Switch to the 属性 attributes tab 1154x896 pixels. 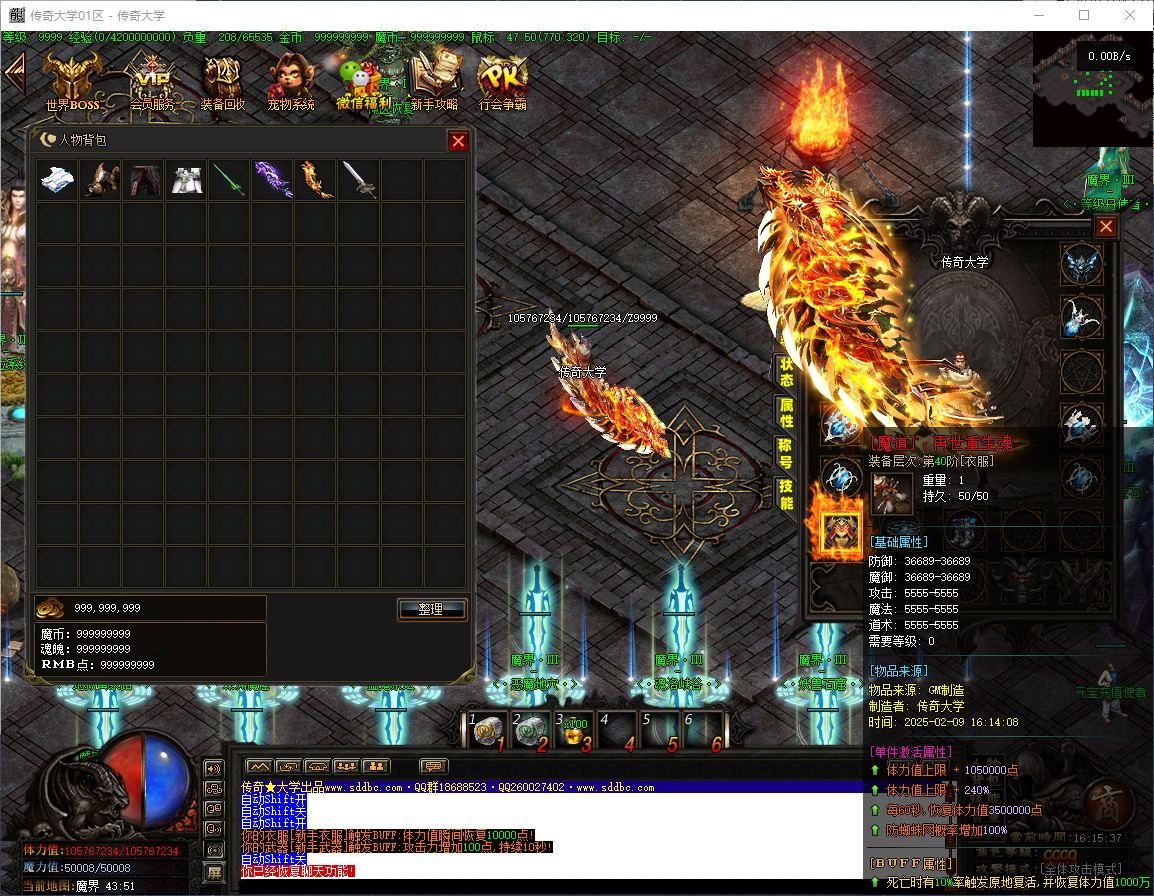(787, 411)
